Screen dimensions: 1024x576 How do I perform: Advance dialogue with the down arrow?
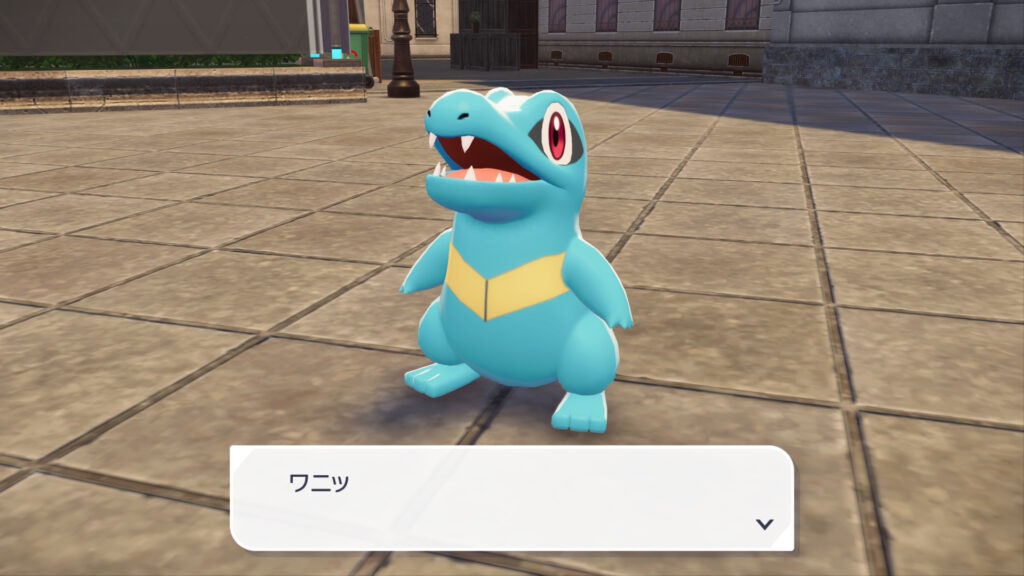pyautogui.click(x=764, y=523)
